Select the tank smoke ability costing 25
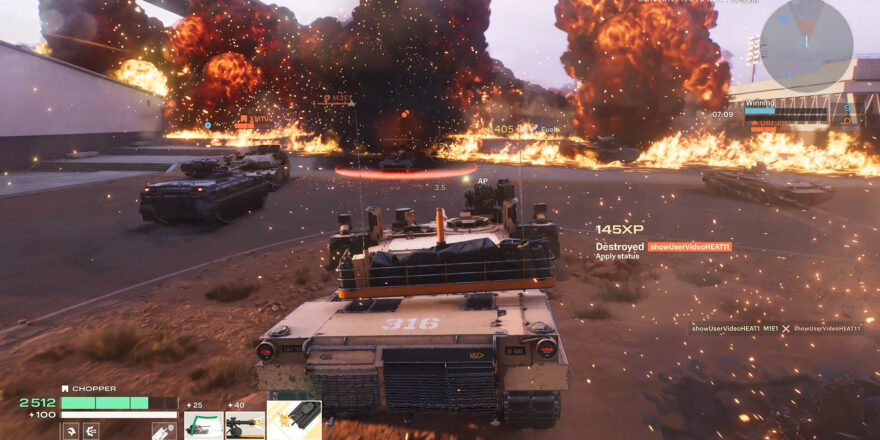The width and height of the screenshot is (880, 440). [203, 423]
